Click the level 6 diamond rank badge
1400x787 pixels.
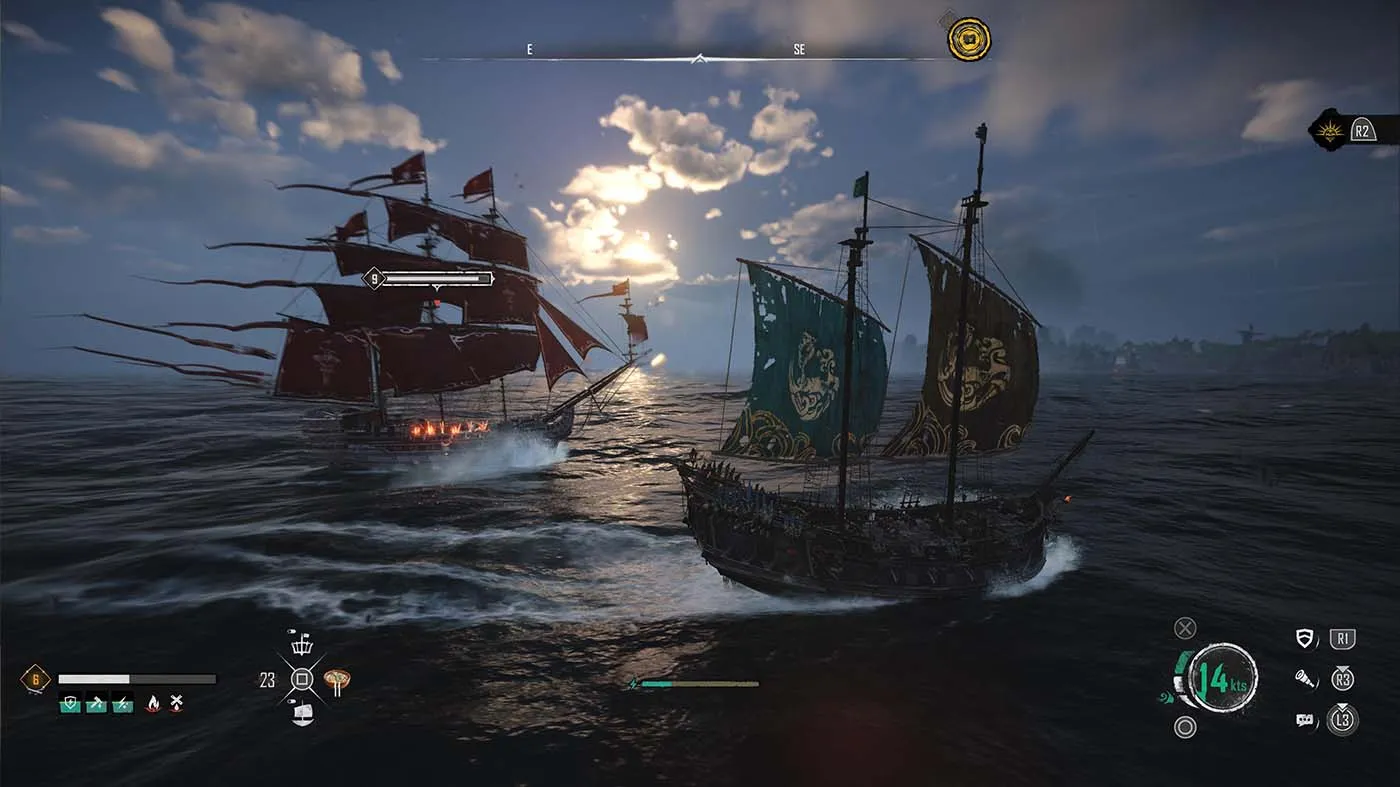(36, 677)
